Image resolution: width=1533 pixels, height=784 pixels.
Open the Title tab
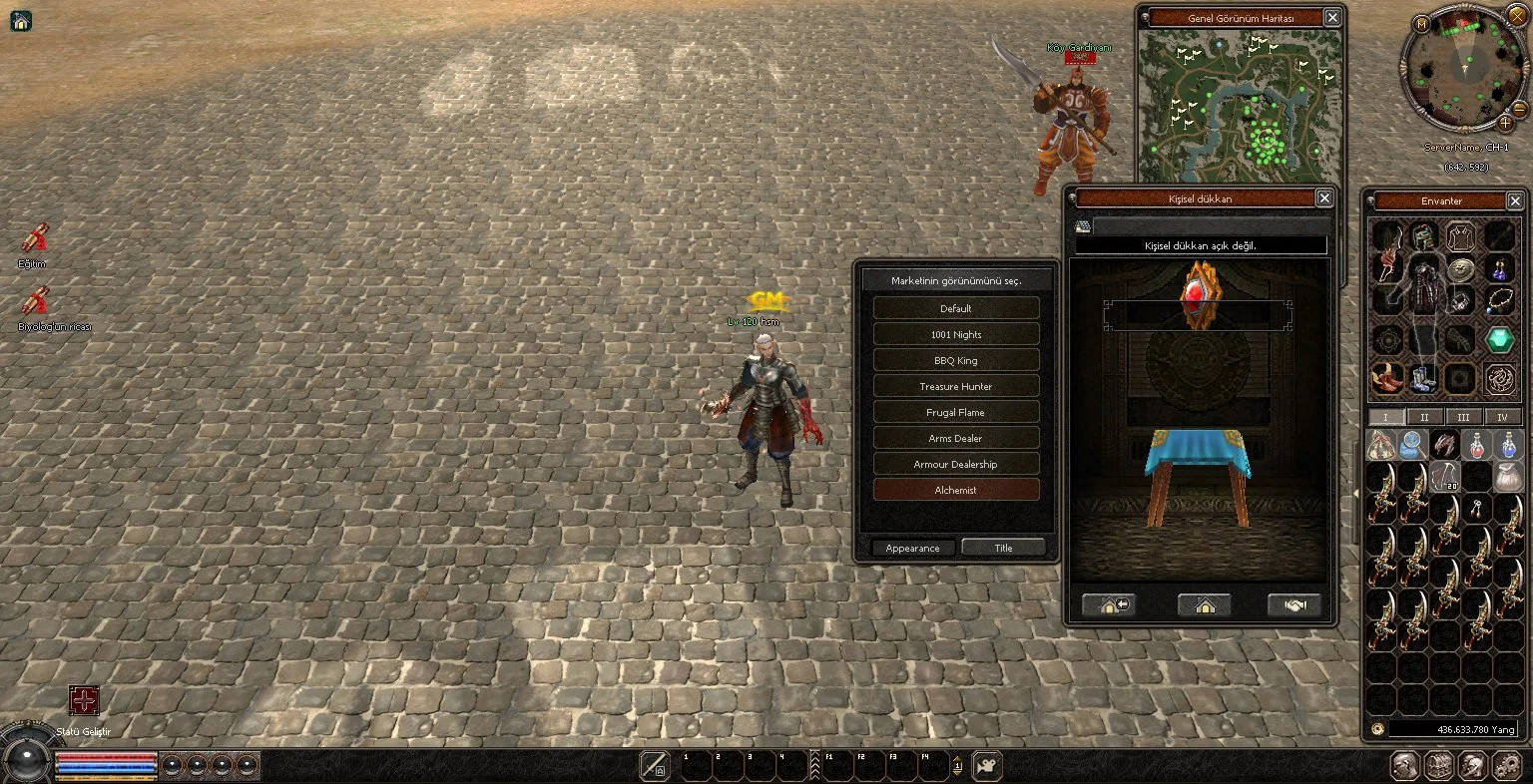(x=1003, y=548)
